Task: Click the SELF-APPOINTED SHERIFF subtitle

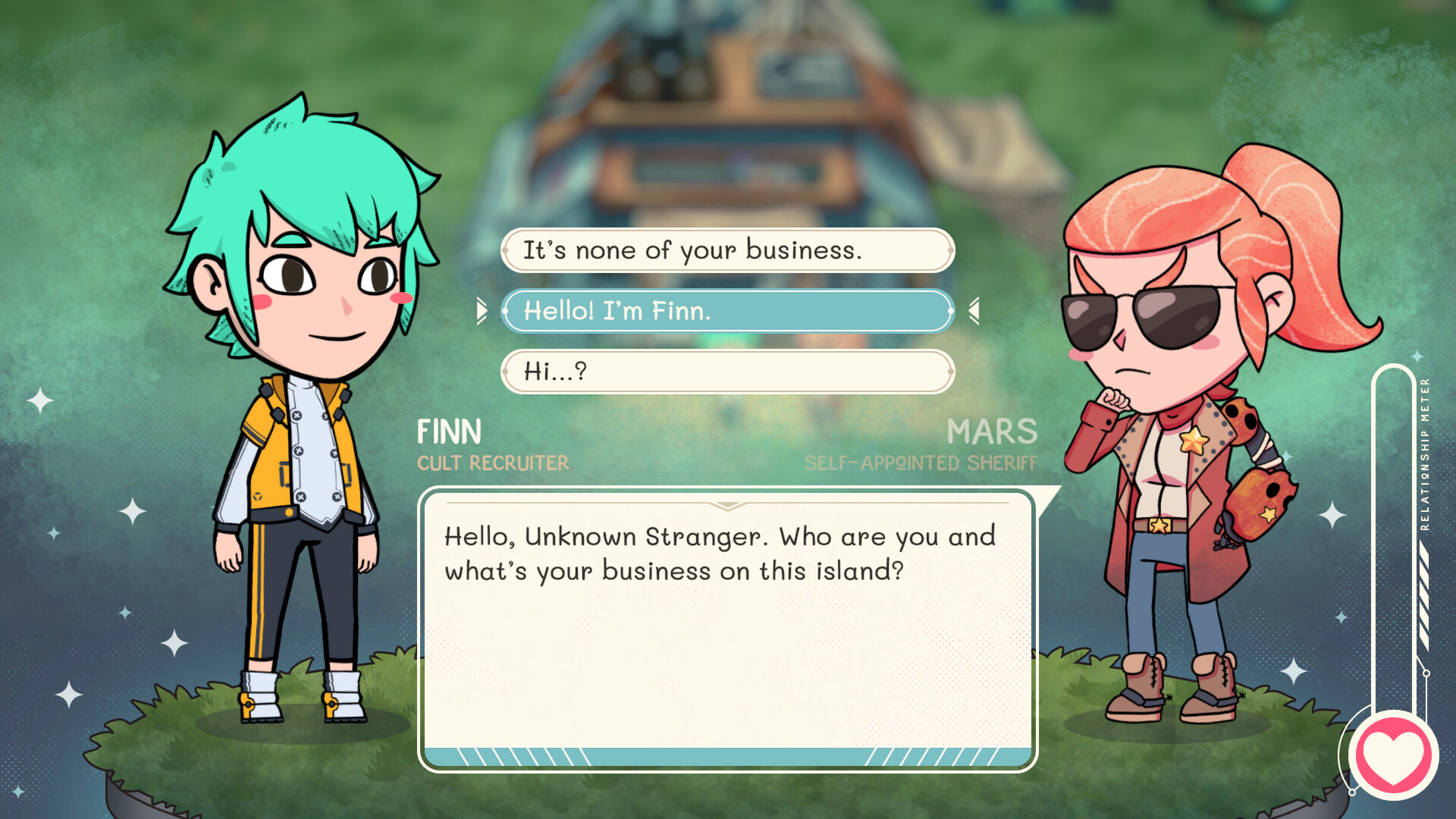Action: 921,462
